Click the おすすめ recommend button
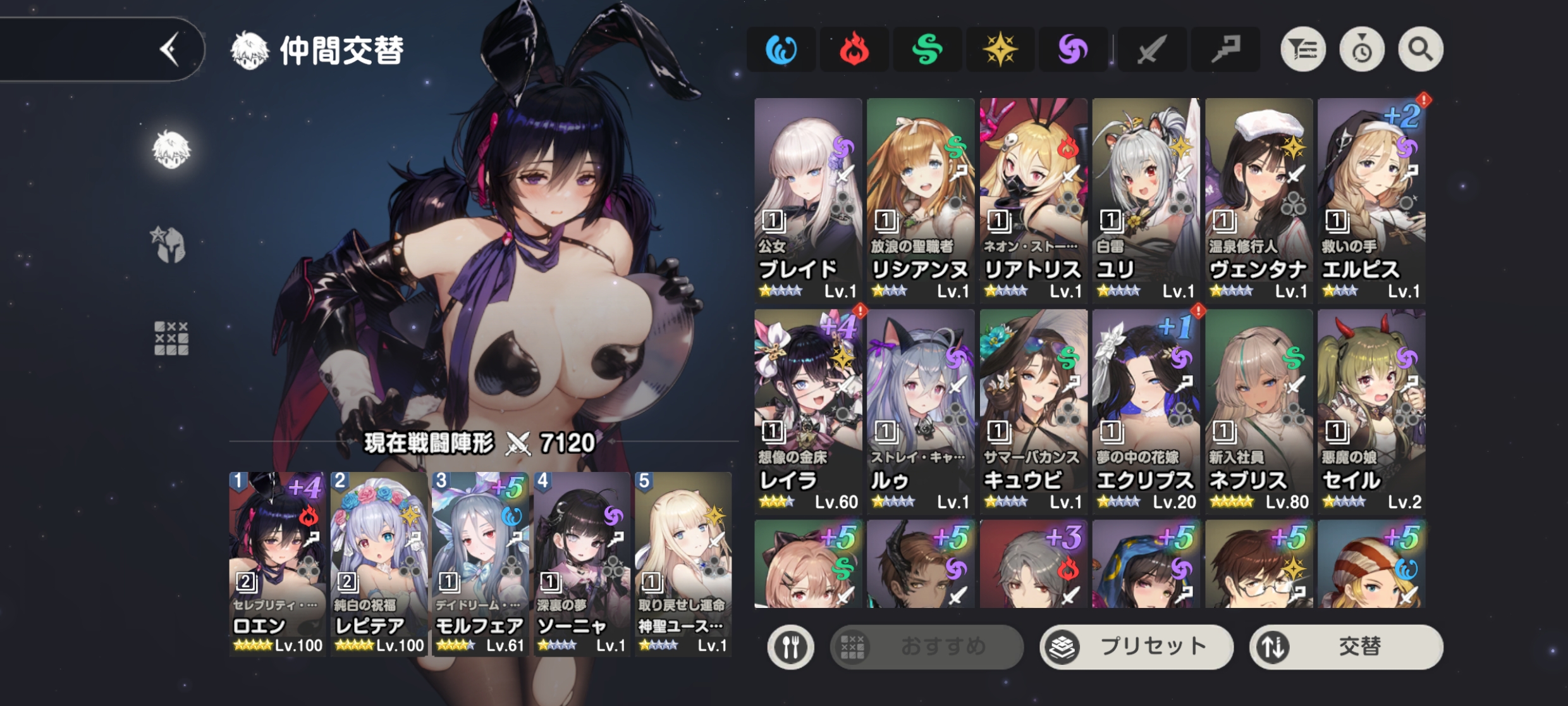 click(926, 647)
